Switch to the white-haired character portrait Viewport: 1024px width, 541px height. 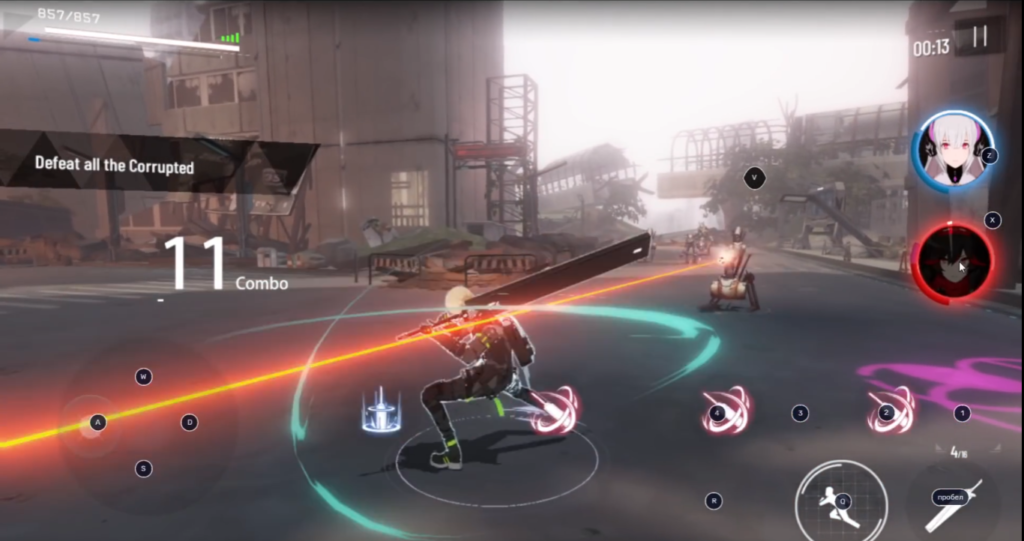(x=952, y=151)
